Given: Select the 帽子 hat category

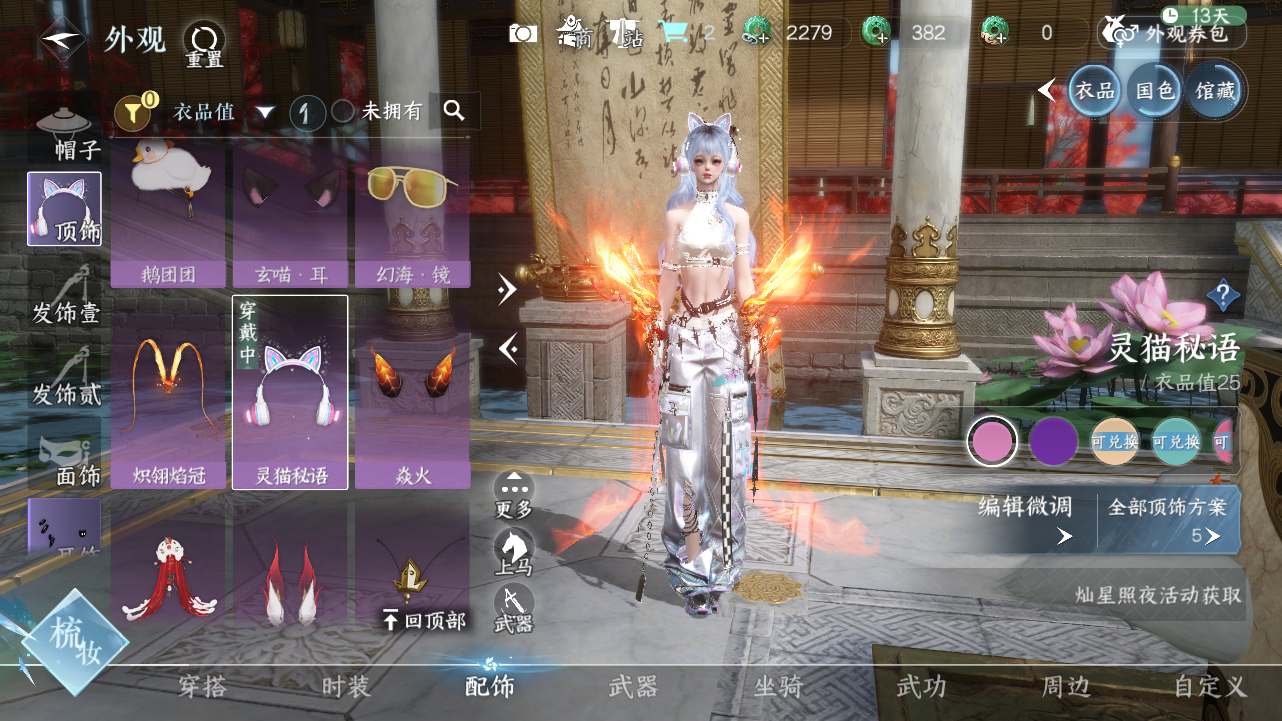Looking at the screenshot, I should (x=66, y=134).
